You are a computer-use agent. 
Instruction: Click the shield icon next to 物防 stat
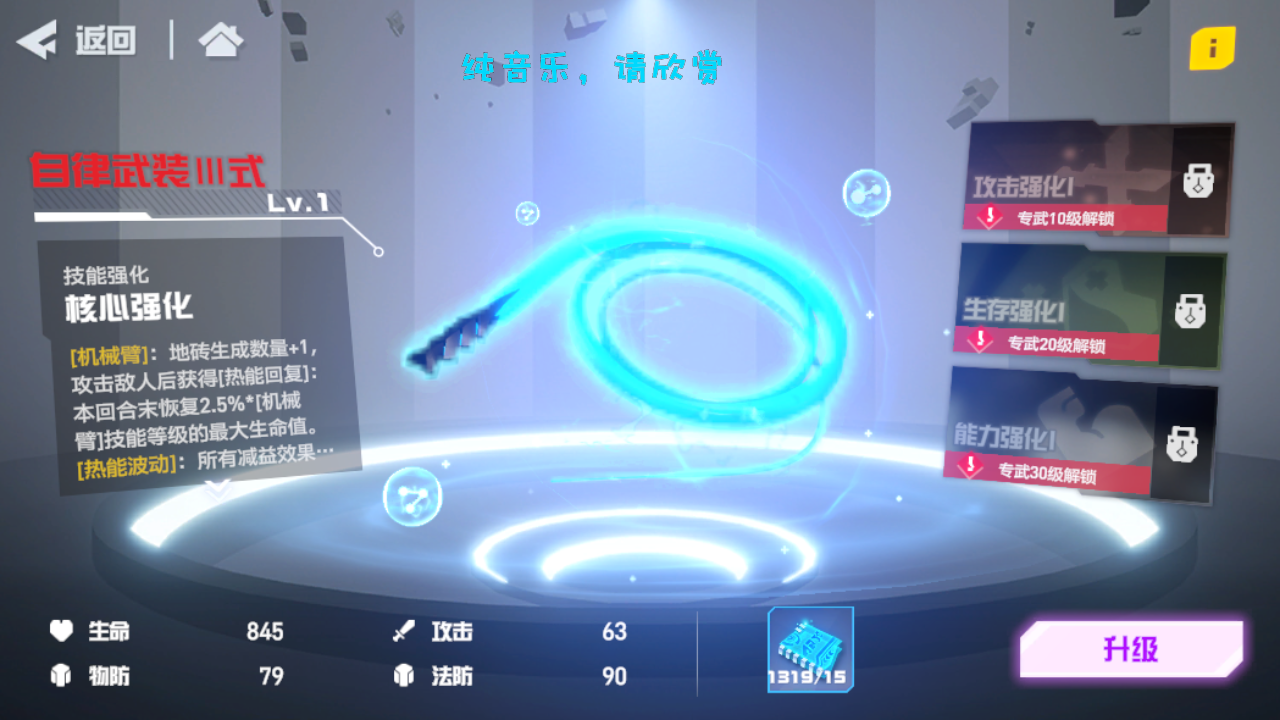pos(62,676)
